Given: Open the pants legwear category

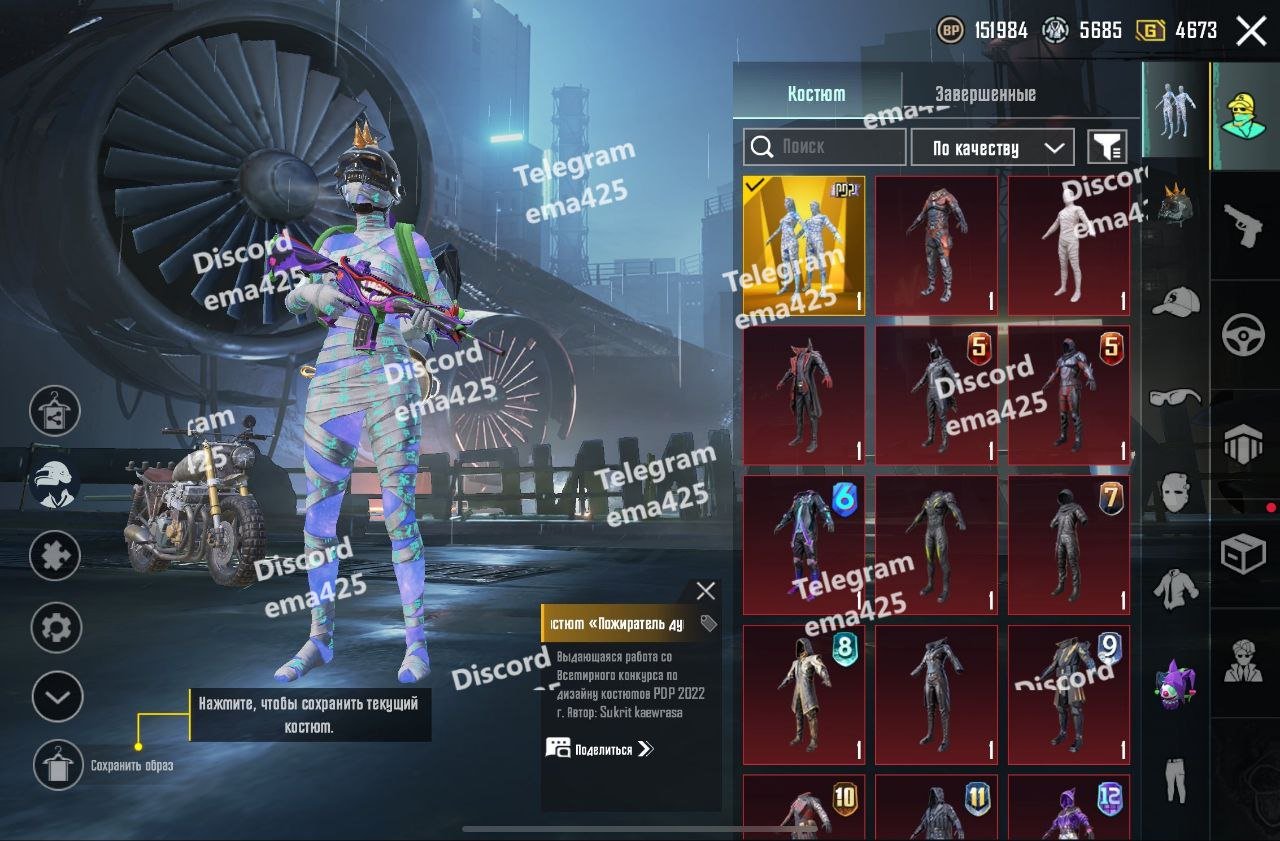Looking at the screenshot, I should [x=1175, y=777].
